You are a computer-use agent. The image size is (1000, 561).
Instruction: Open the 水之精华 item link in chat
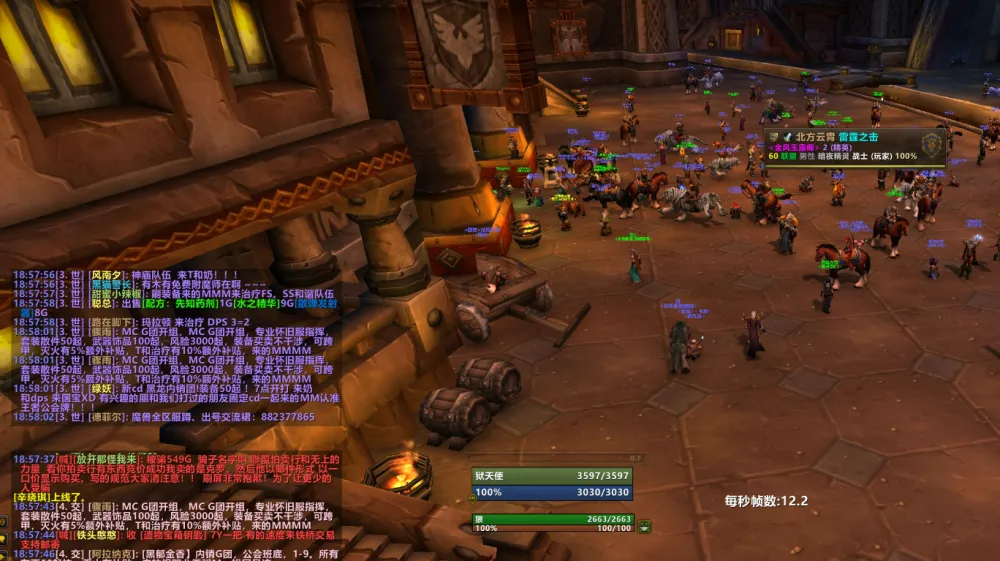(x=244, y=303)
